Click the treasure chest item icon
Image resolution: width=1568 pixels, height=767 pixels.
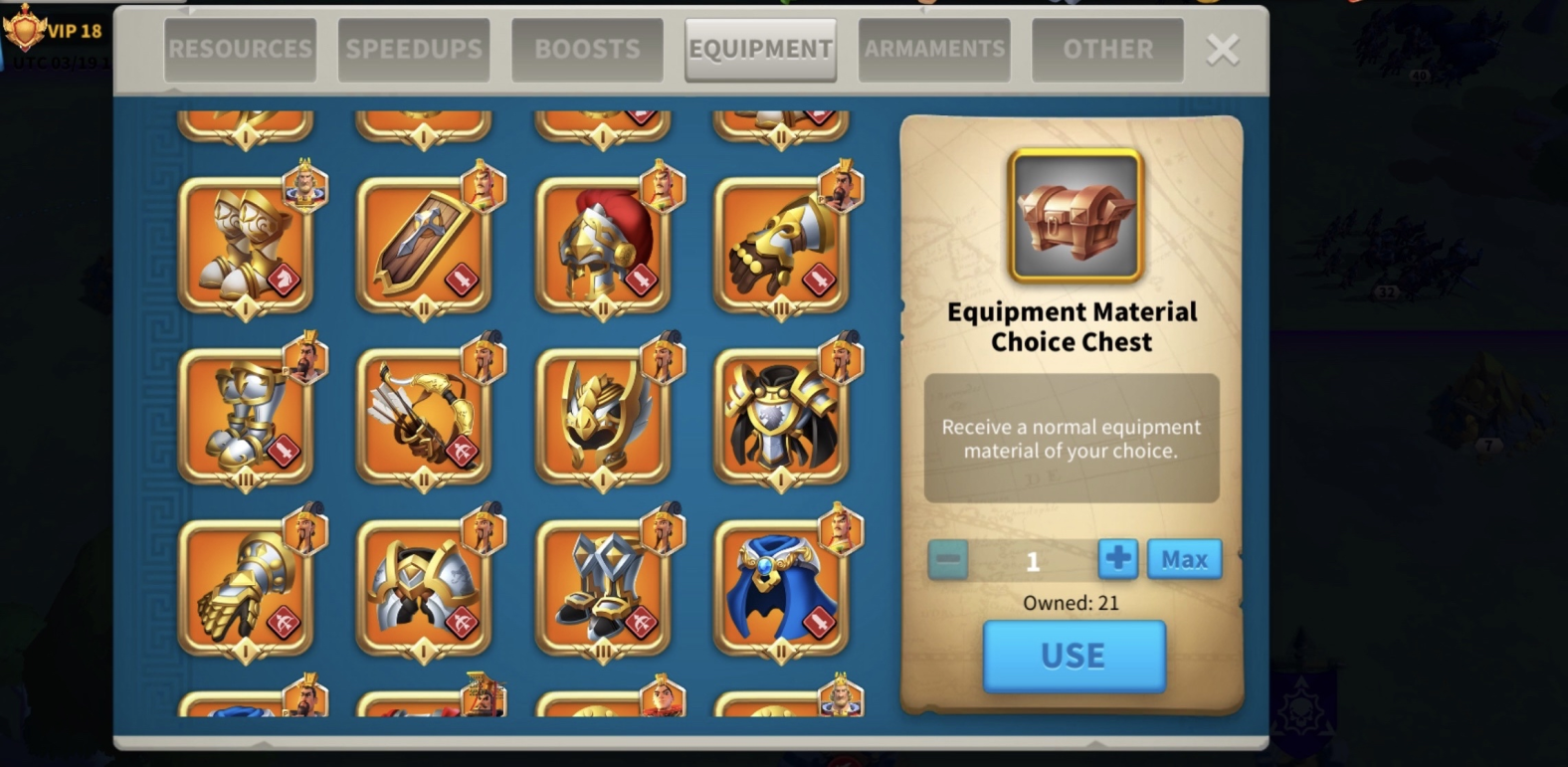pyautogui.click(x=1075, y=215)
